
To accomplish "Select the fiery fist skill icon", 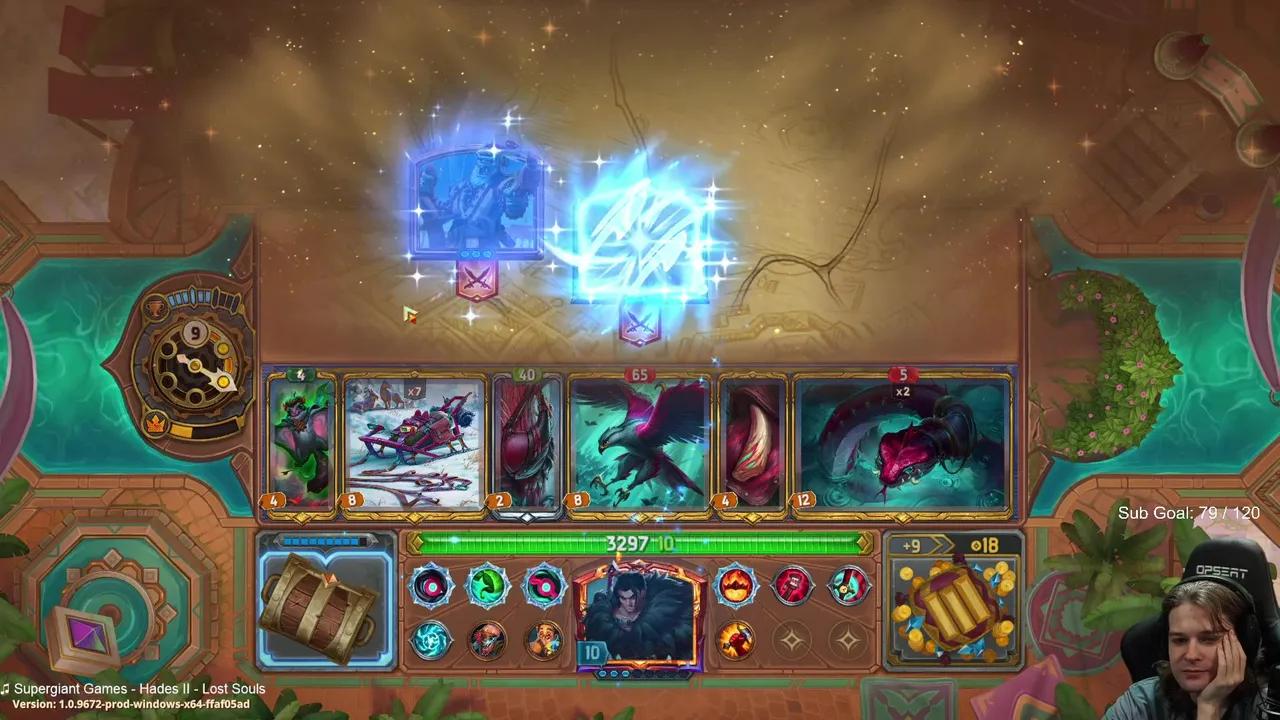I will [x=736, y=641].
